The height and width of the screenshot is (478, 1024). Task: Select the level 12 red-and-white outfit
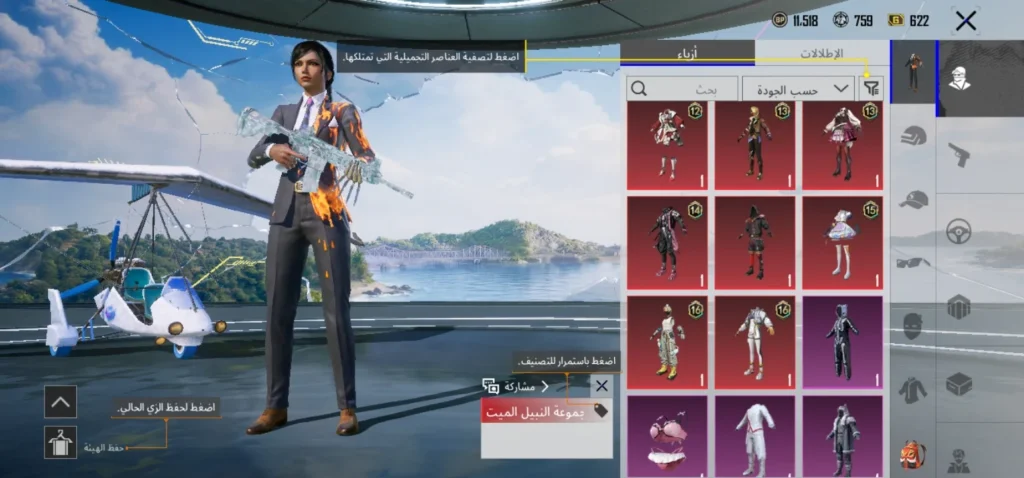click(x=667, y=145)
